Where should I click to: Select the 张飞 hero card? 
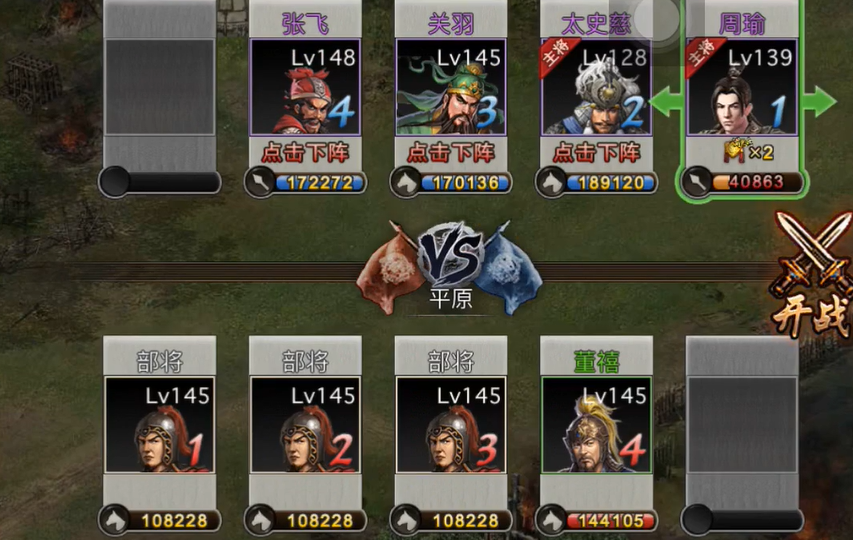[x=305, y=88]
